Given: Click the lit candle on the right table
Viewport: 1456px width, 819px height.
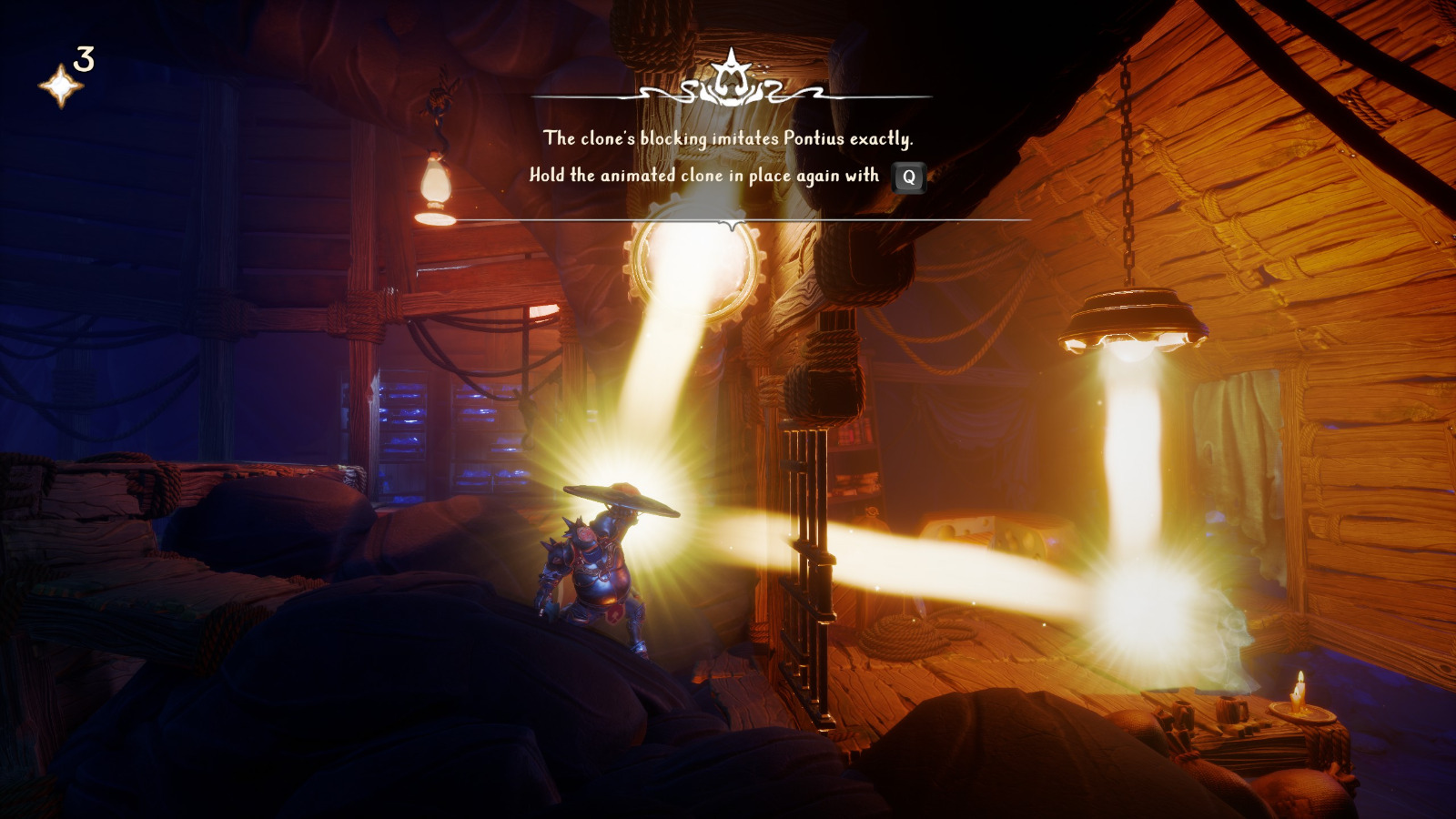Looking at the screenshot, I should [x=1299, y=692].
